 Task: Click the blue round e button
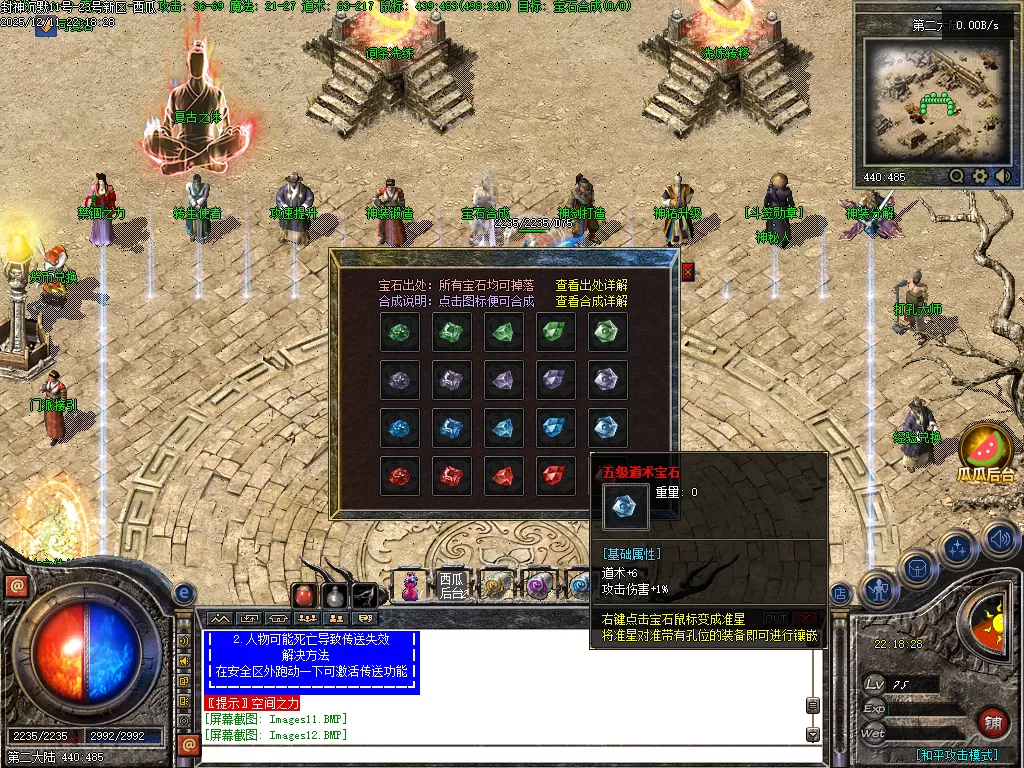[x=183, y=593]
